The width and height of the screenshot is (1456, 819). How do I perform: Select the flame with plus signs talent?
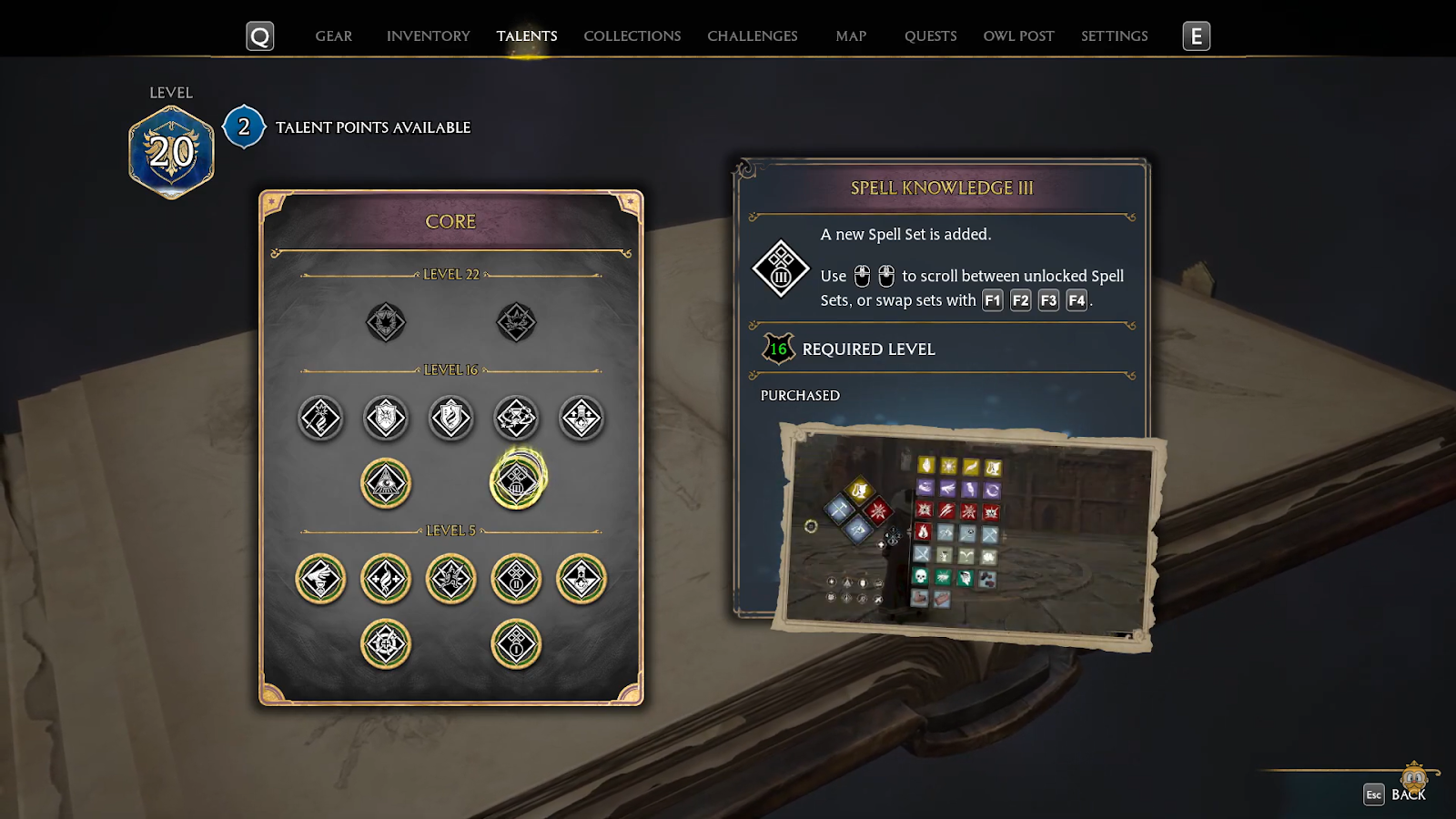pos(386,579)
